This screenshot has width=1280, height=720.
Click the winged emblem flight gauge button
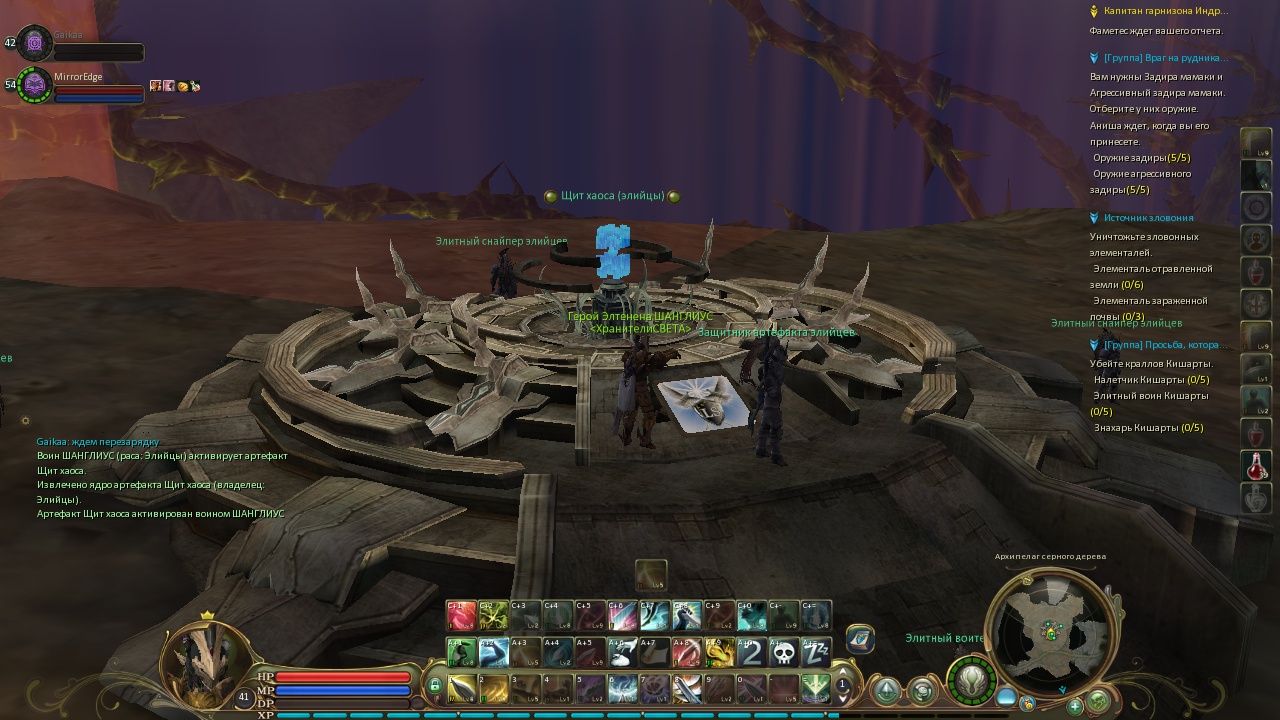tap(971, 681)
